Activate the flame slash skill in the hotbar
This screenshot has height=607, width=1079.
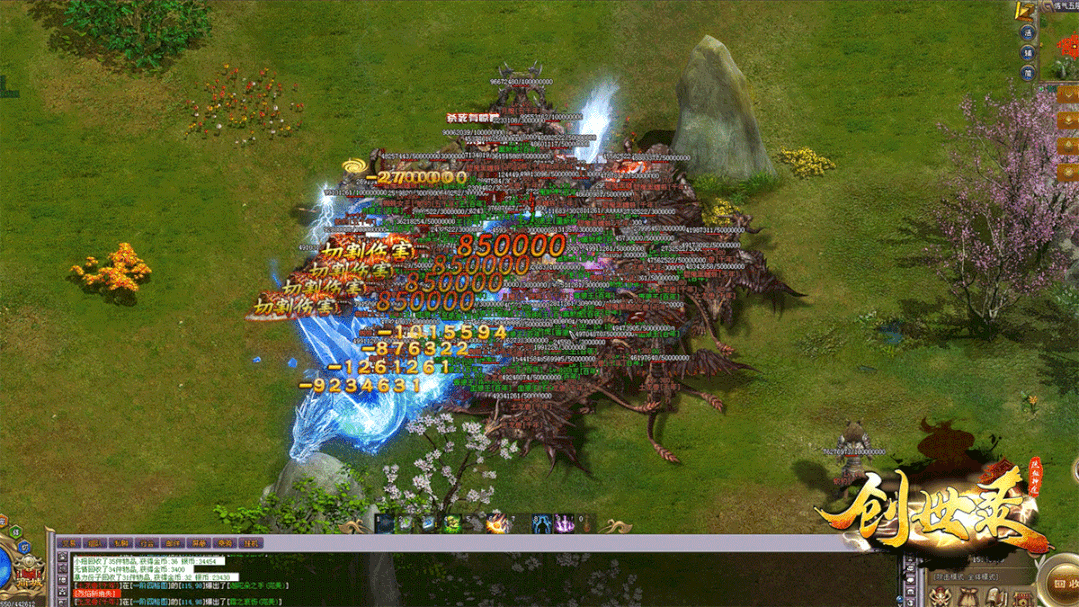tap(495, 523)
